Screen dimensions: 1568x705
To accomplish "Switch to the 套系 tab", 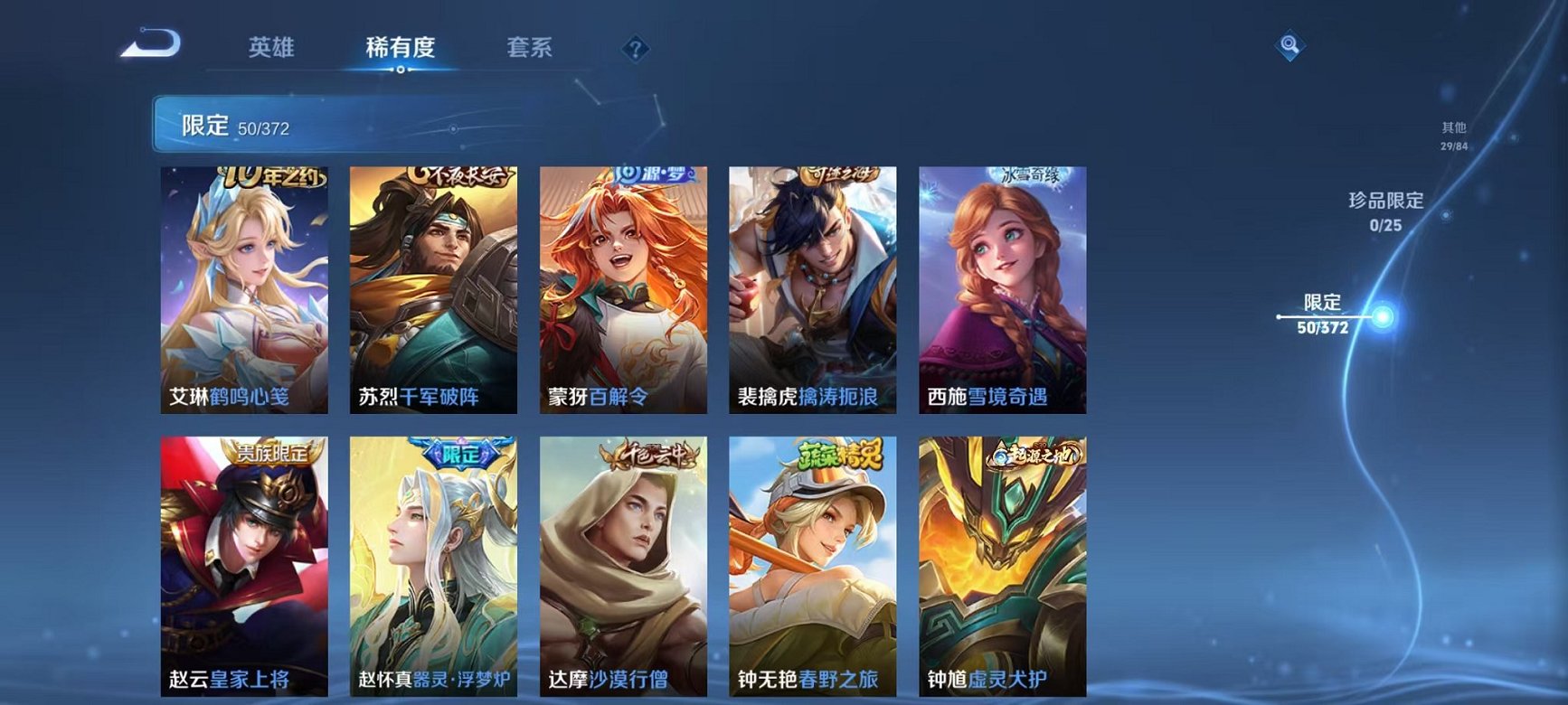I will click(531, 49).
